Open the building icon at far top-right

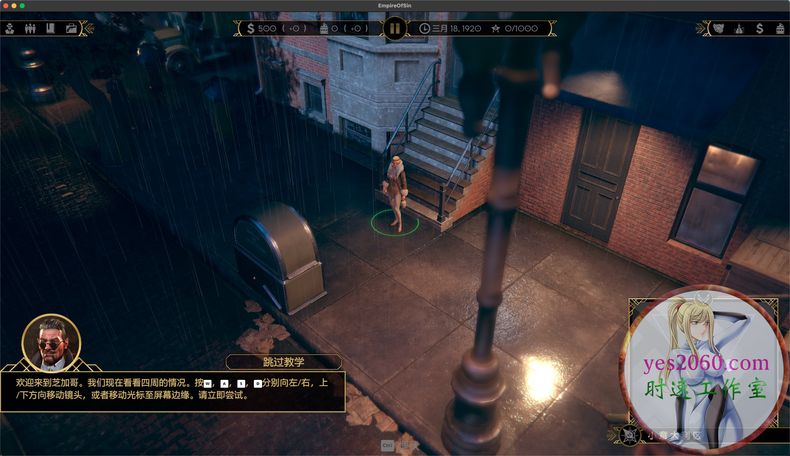[780, 28]
